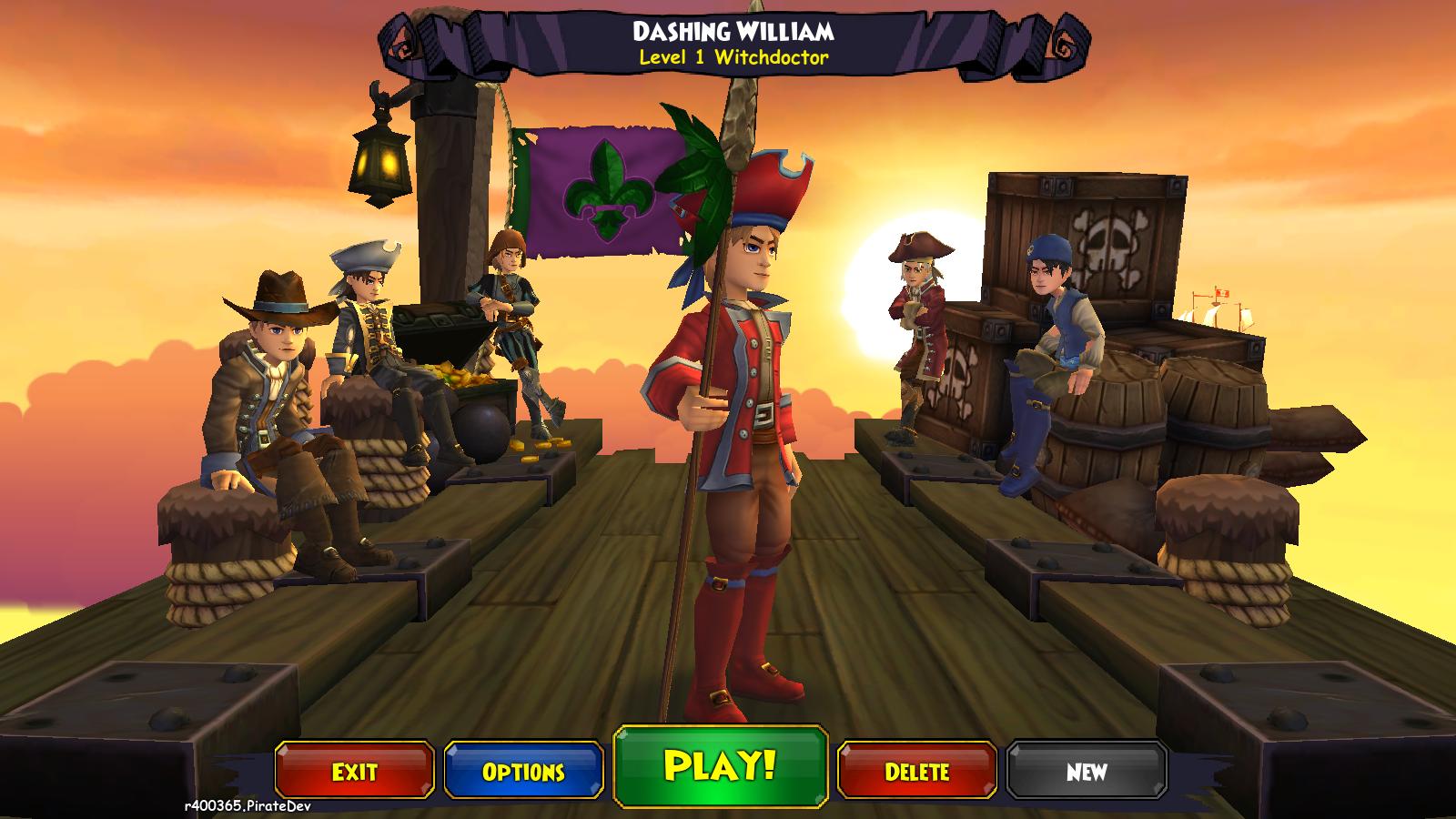Select the arms-crossed pirate in the brown tricorn
Image resolution: width=1456 pixels, height=819 pixels.
[917, 318]
